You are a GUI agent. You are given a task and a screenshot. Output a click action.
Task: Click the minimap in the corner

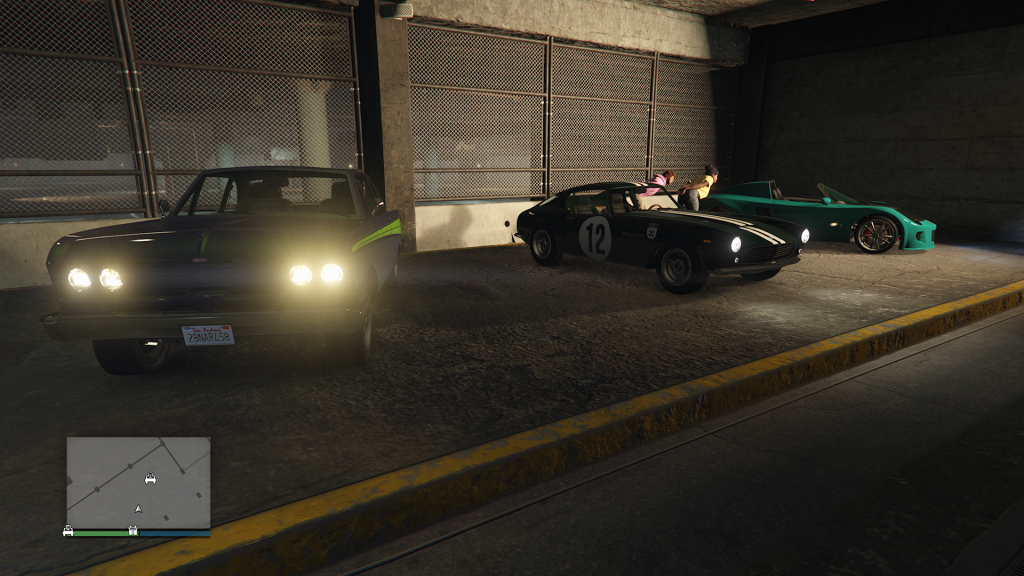(x=138, y=482)
